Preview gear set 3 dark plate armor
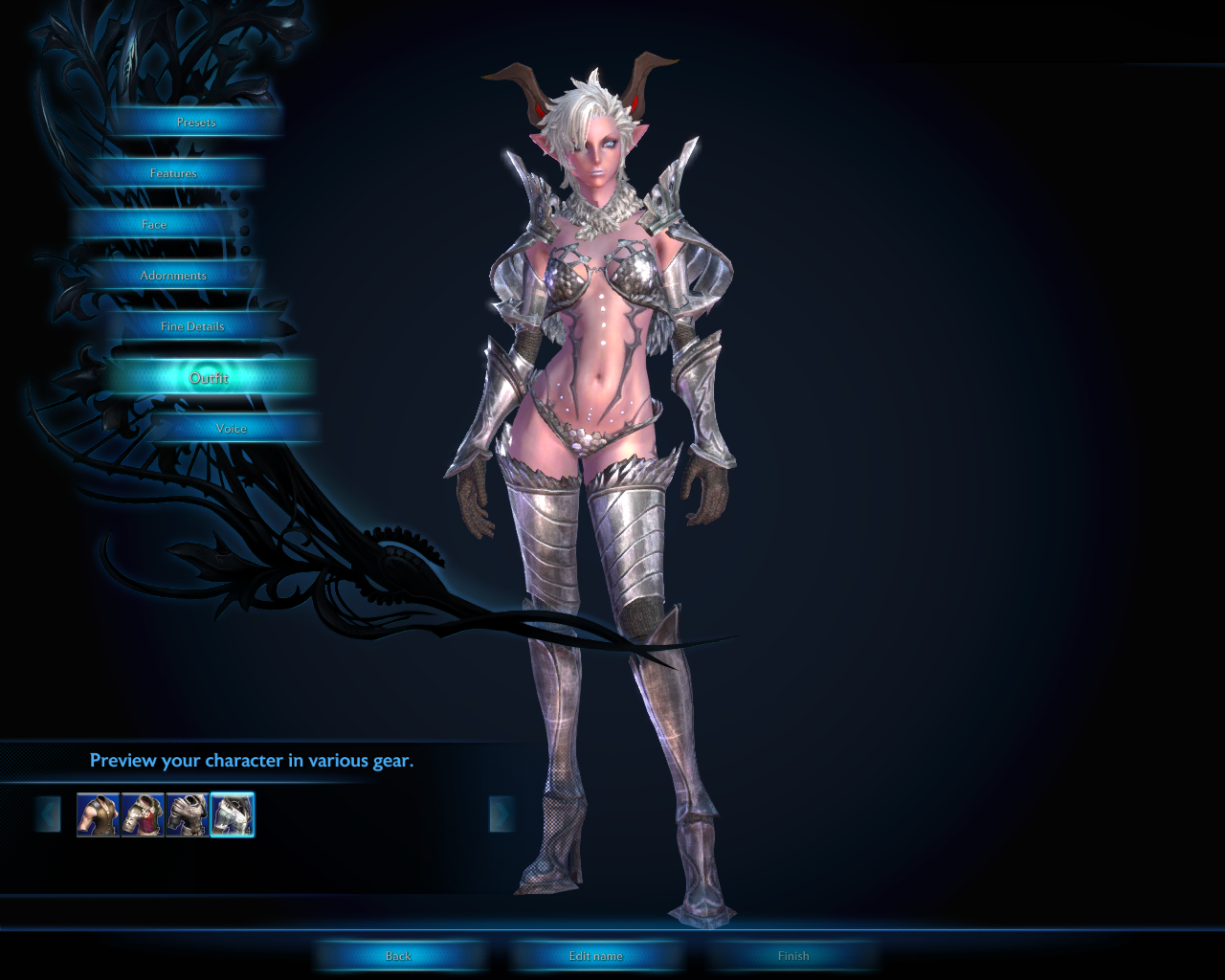The image size is (1225, 980). click(x=188, y=815)
